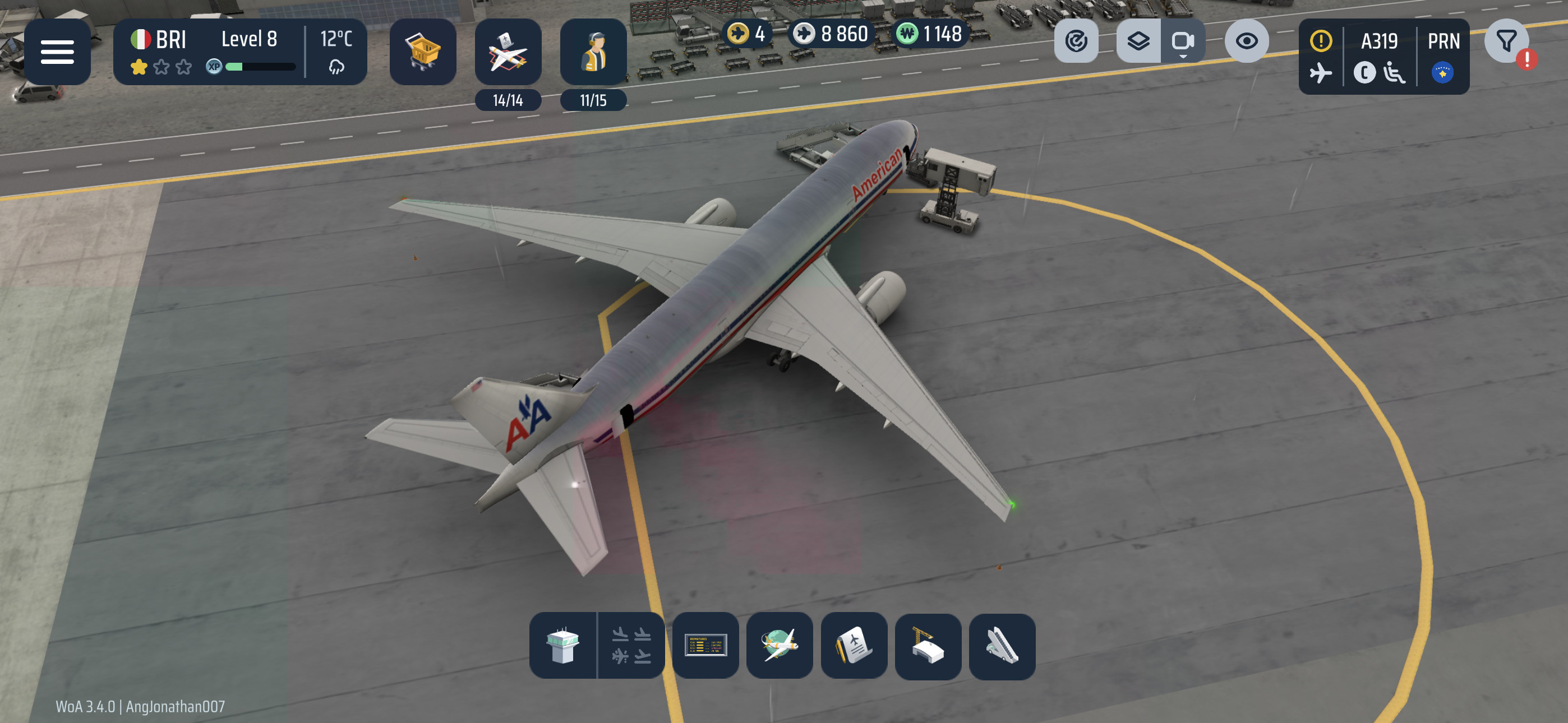Open the shopping basket store
The height and width of the screenshot is (723, 1568).
coord(422,52)
